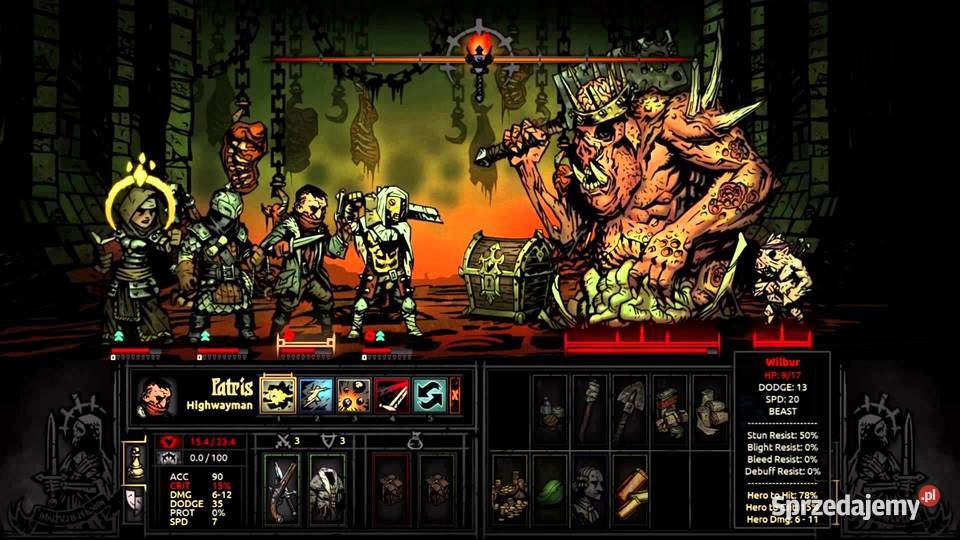Select the first skill with the yellow burst icon
960x540 pixels.
pyautogui.click(x=275, y=395)
